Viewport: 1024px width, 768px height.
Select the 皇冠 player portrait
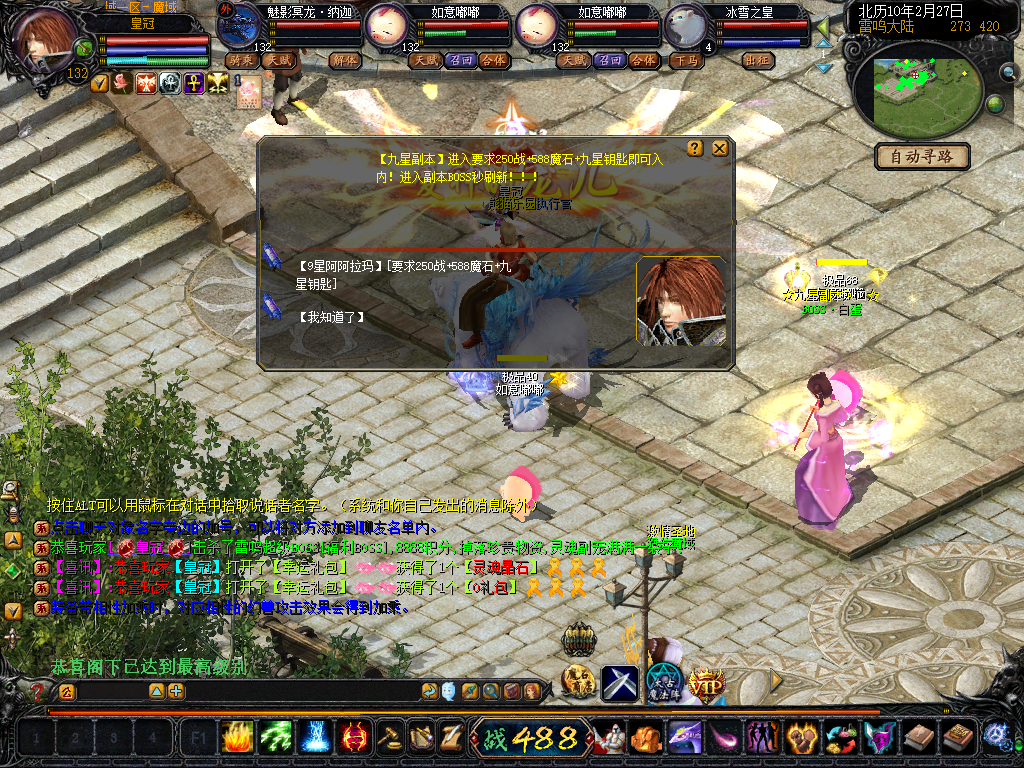click(46, 40)
